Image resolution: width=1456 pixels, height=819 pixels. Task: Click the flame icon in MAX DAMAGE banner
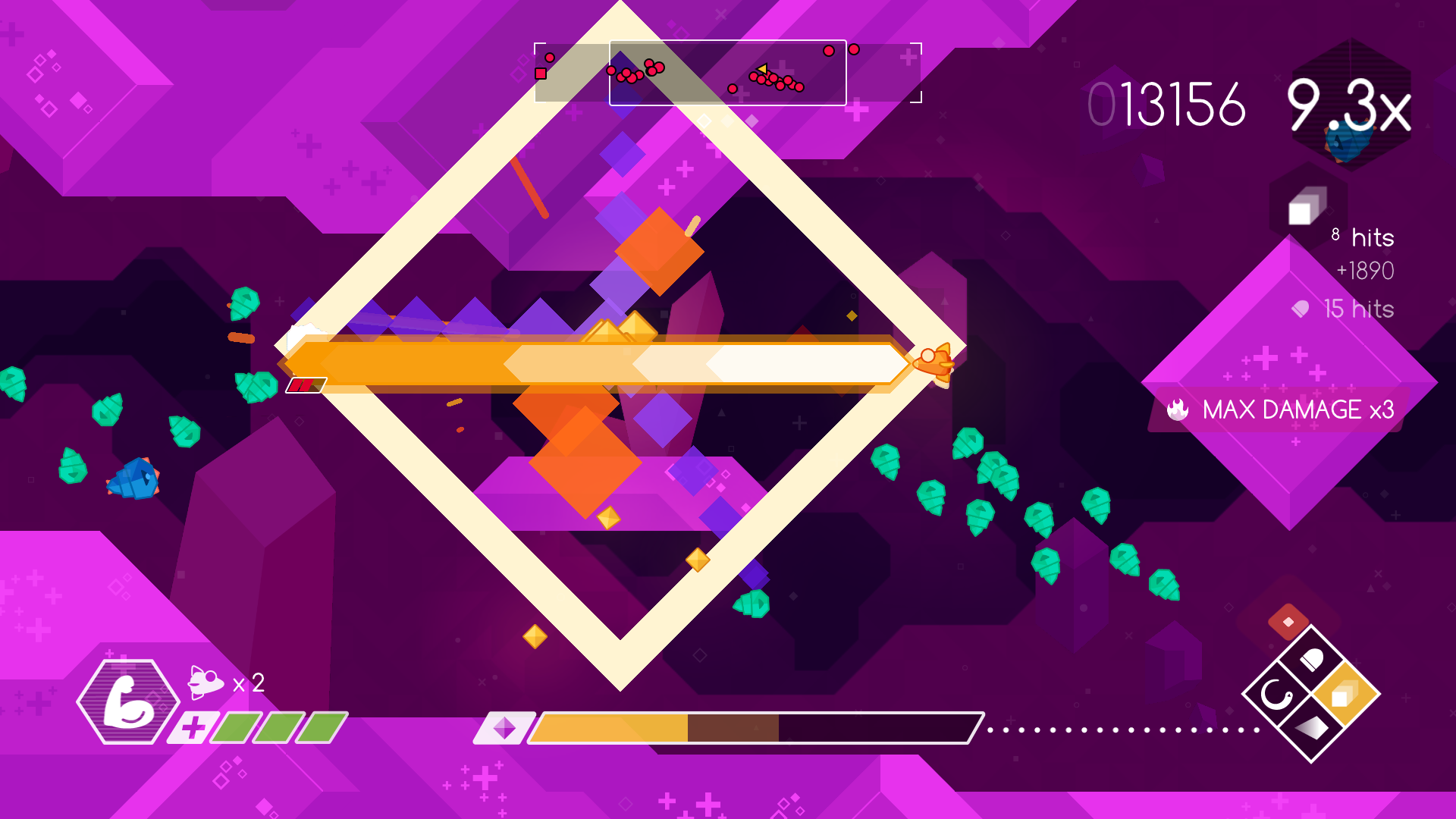click(x=1178, y=409)
